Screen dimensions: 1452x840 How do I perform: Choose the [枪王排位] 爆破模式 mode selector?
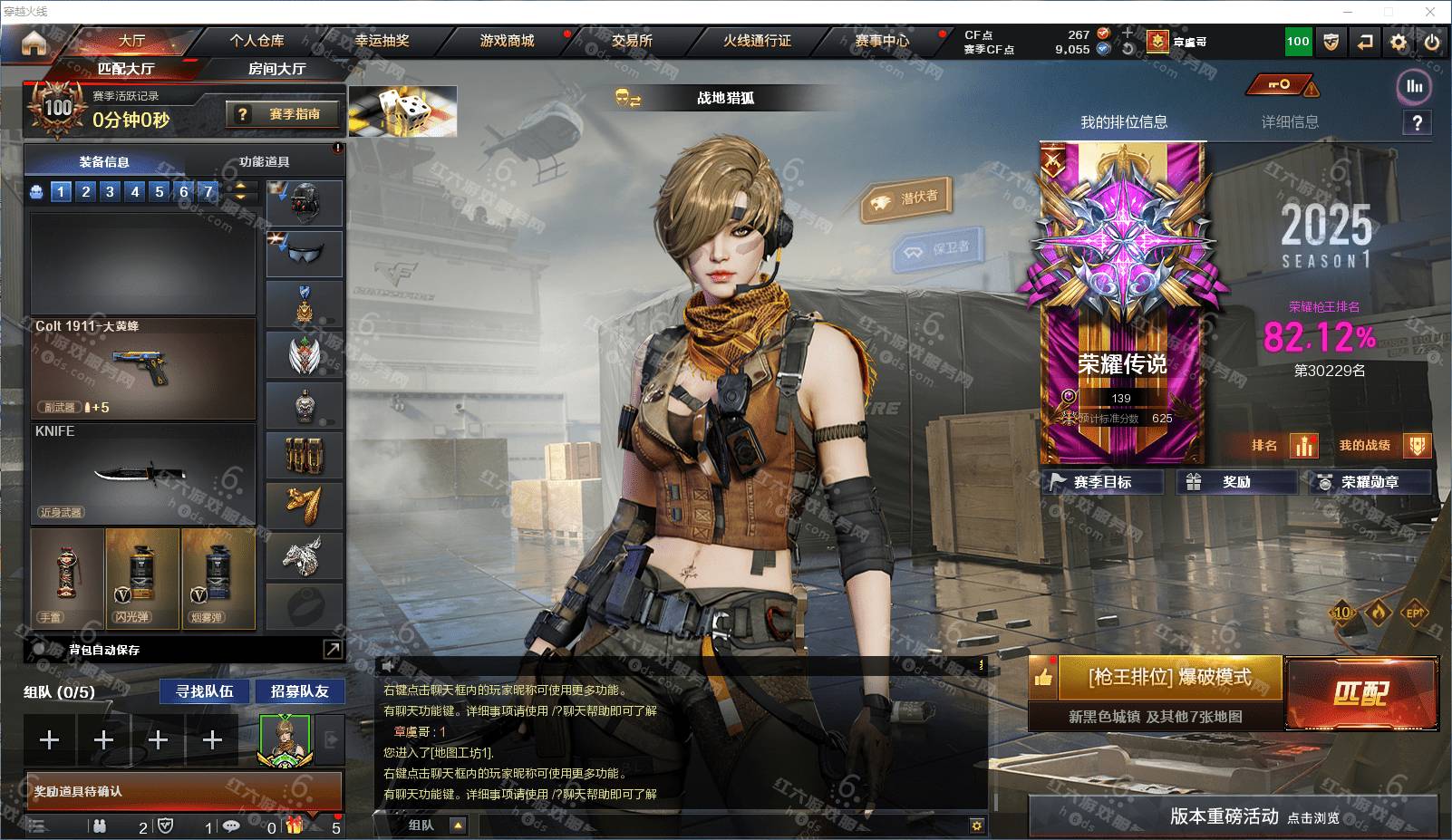tap(1169, 677)
